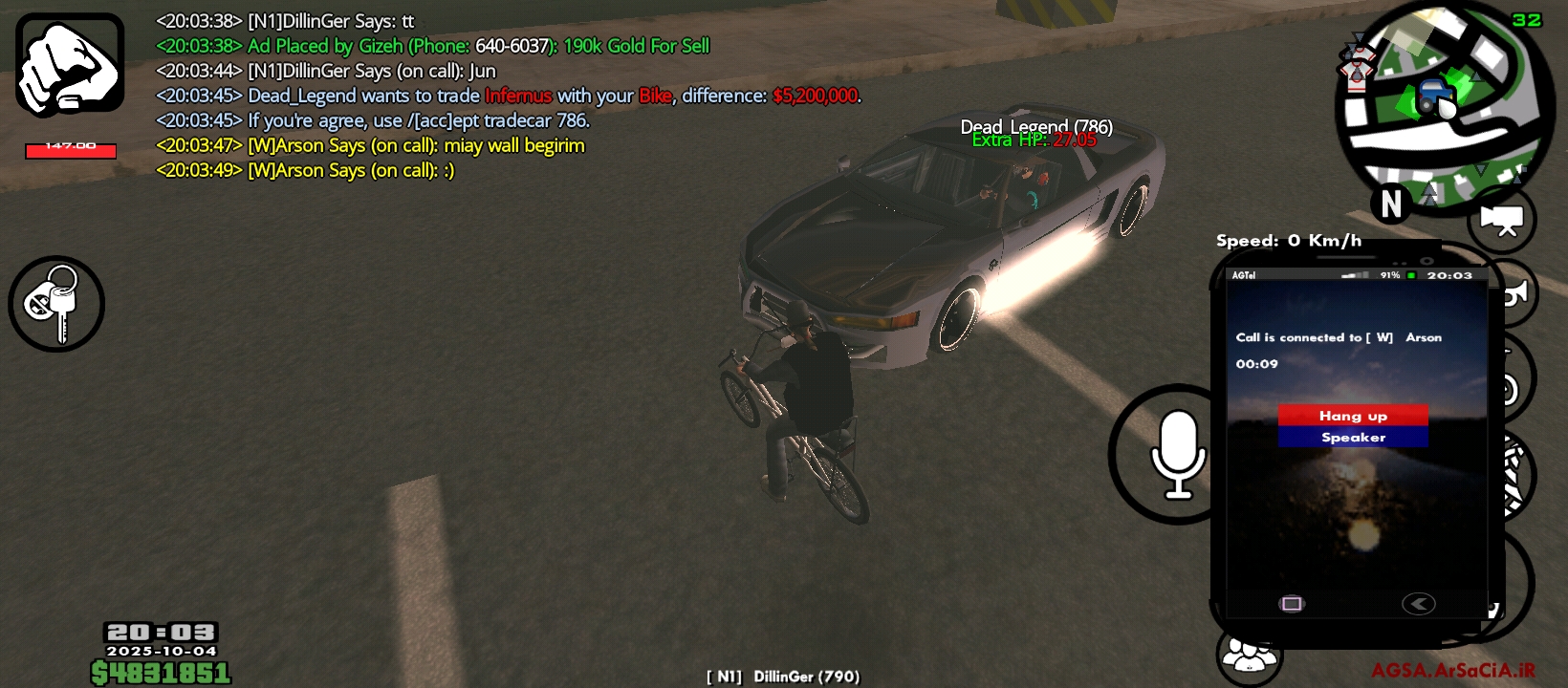This screenshot has width=1568, height=688.
Task: Tap the phone's back arrow button
Action: coord(1418,604)
